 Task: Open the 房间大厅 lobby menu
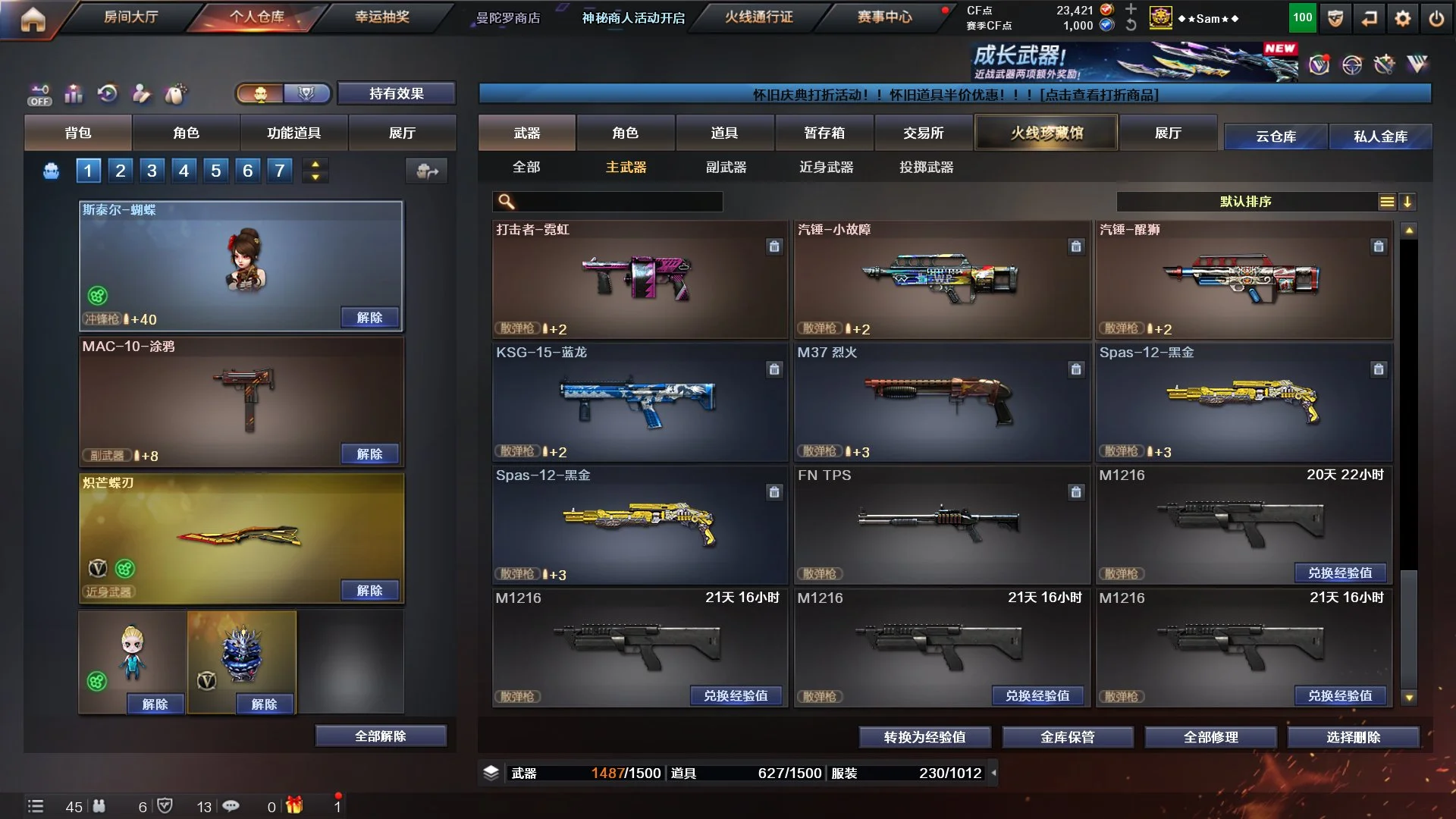click(130, 17)
